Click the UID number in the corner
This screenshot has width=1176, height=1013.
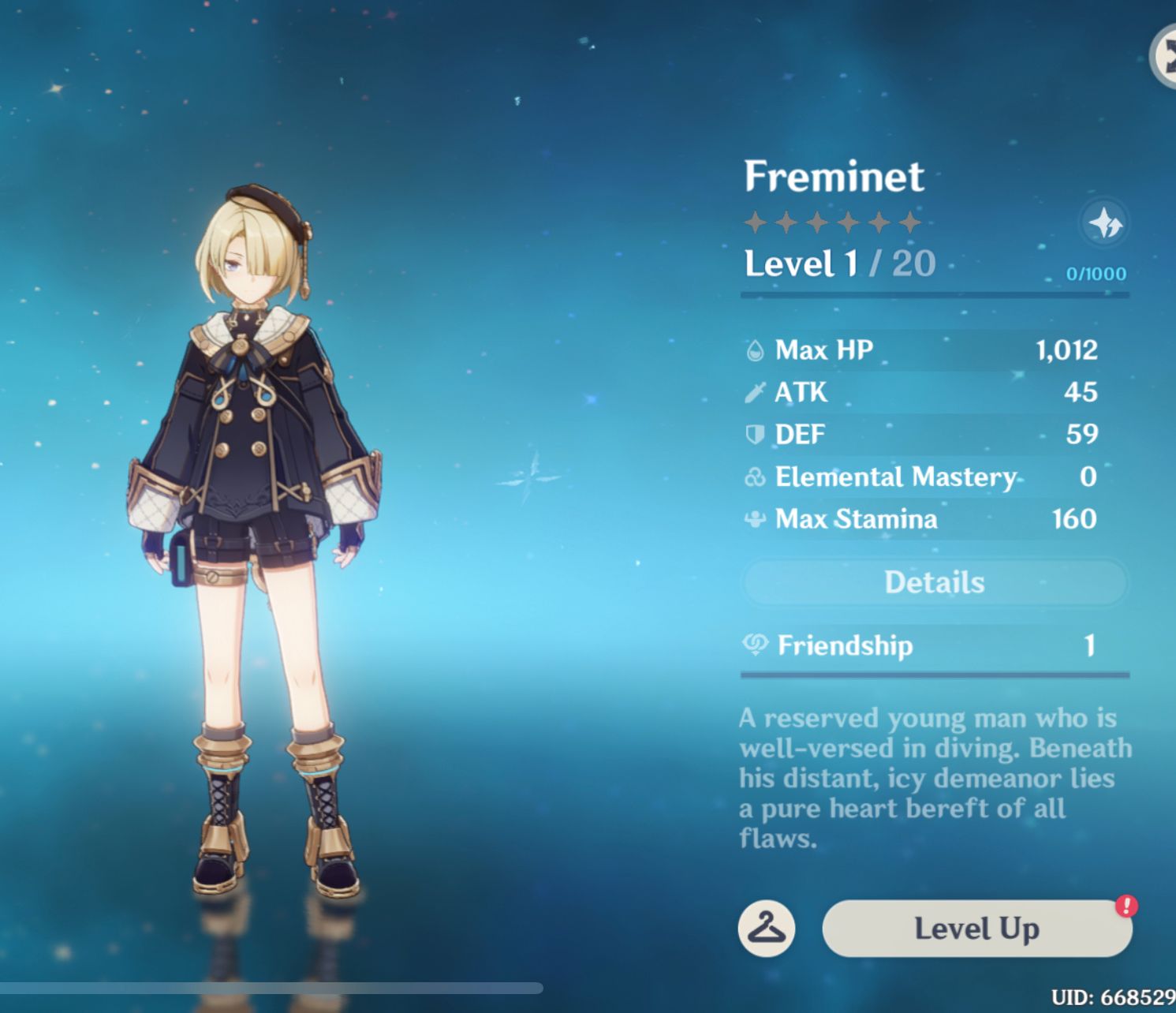pos(1109,996)
